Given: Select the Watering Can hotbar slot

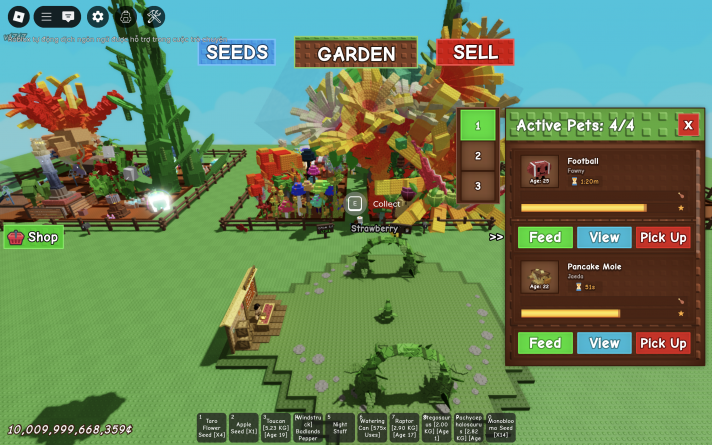Looking at the screenshot, I should click(x=372, y=427).
